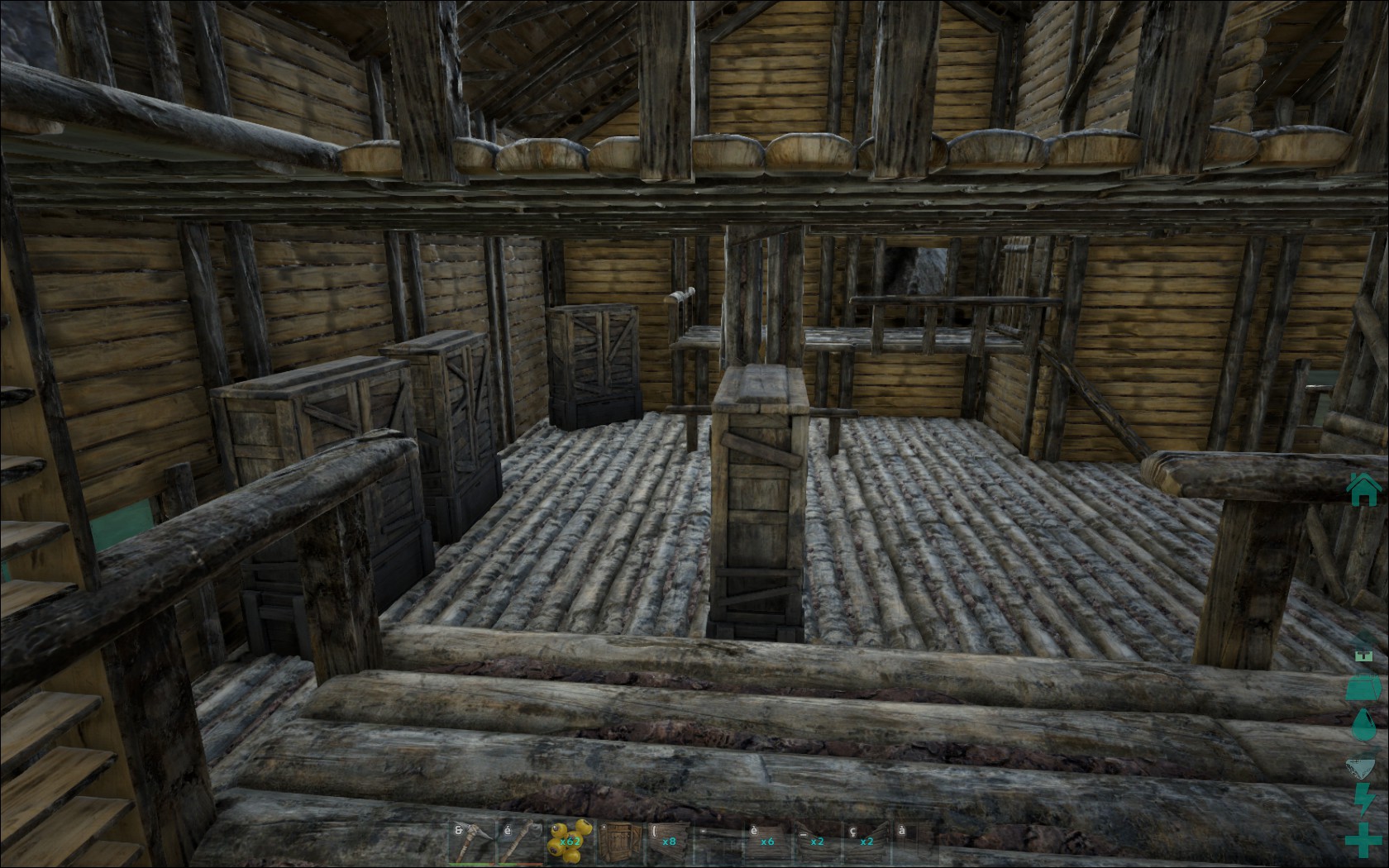Screen dimensions: 1389x868
Task: Choose the yellow berries stack of 62
Action: [570, 842]
